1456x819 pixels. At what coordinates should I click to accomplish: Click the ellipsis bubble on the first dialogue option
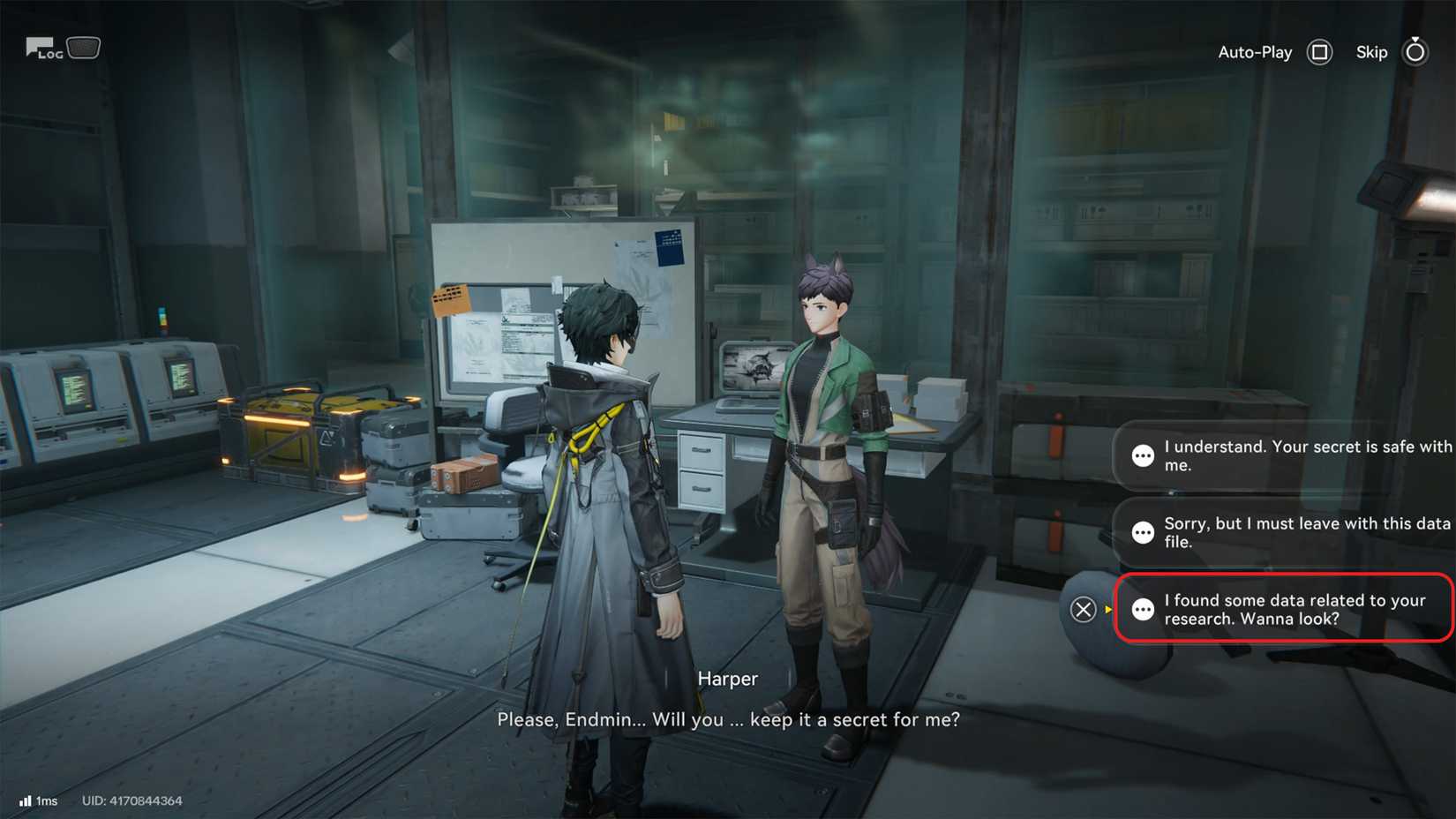click(x=1143, y=455)
